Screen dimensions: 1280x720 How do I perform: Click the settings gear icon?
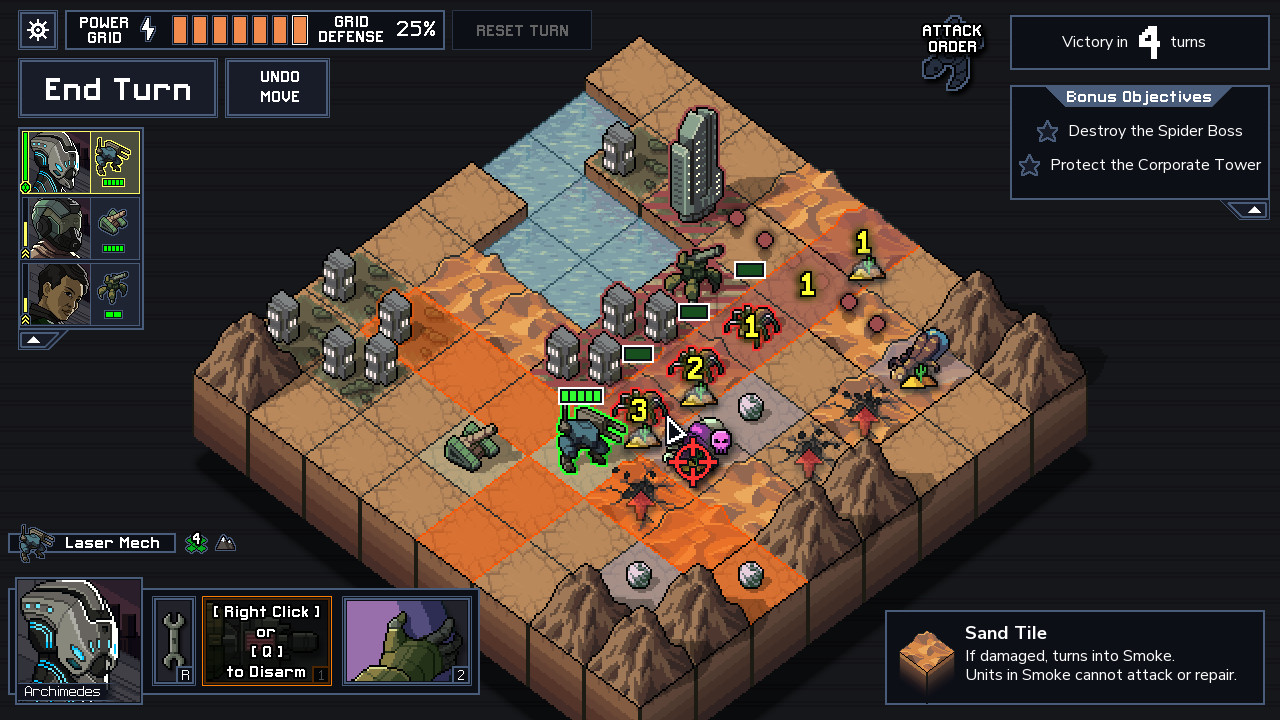click(x=37, y=29)
